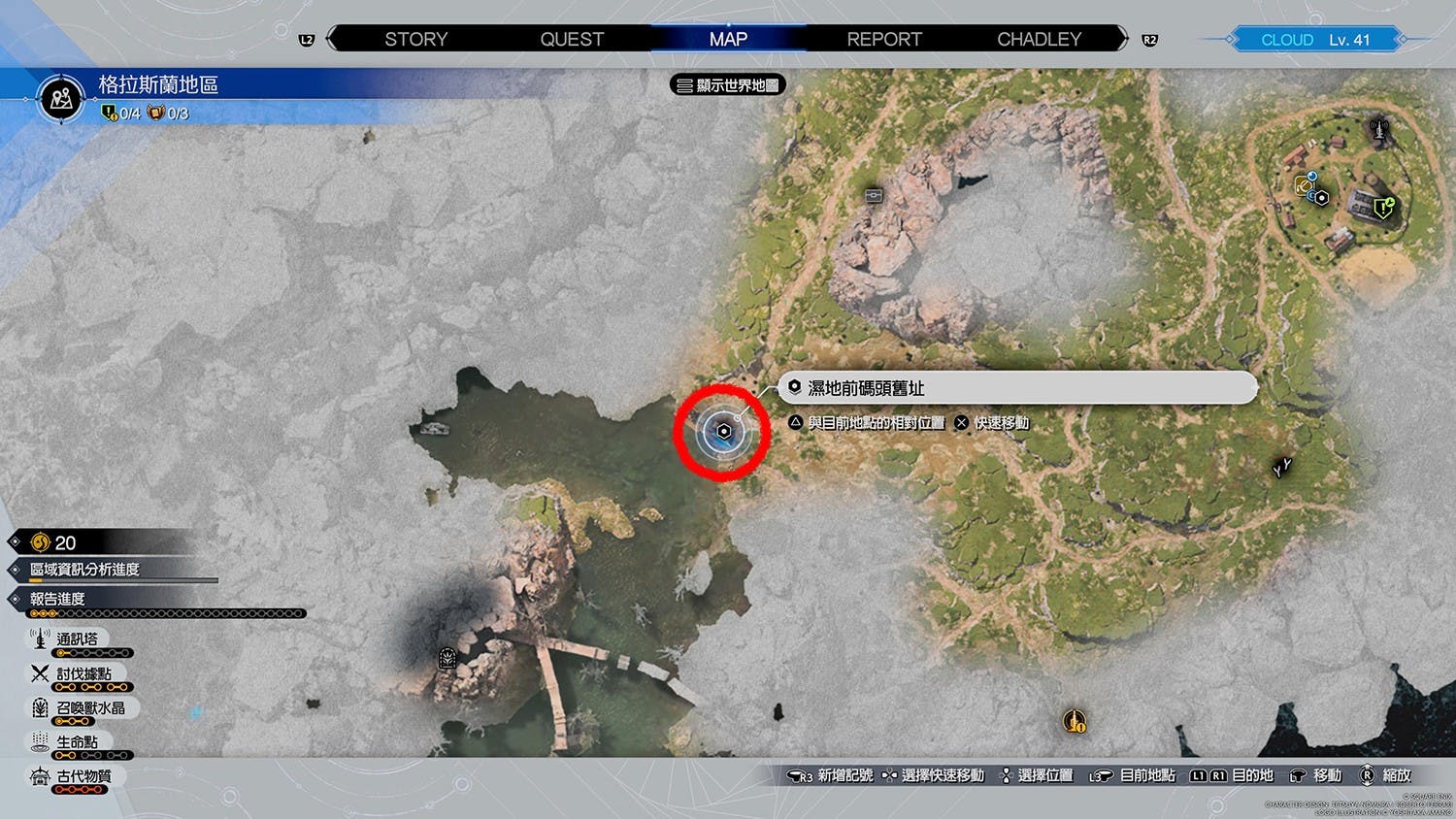Select the MAP tab
The image size is (1456, 819).
point(728,40)
